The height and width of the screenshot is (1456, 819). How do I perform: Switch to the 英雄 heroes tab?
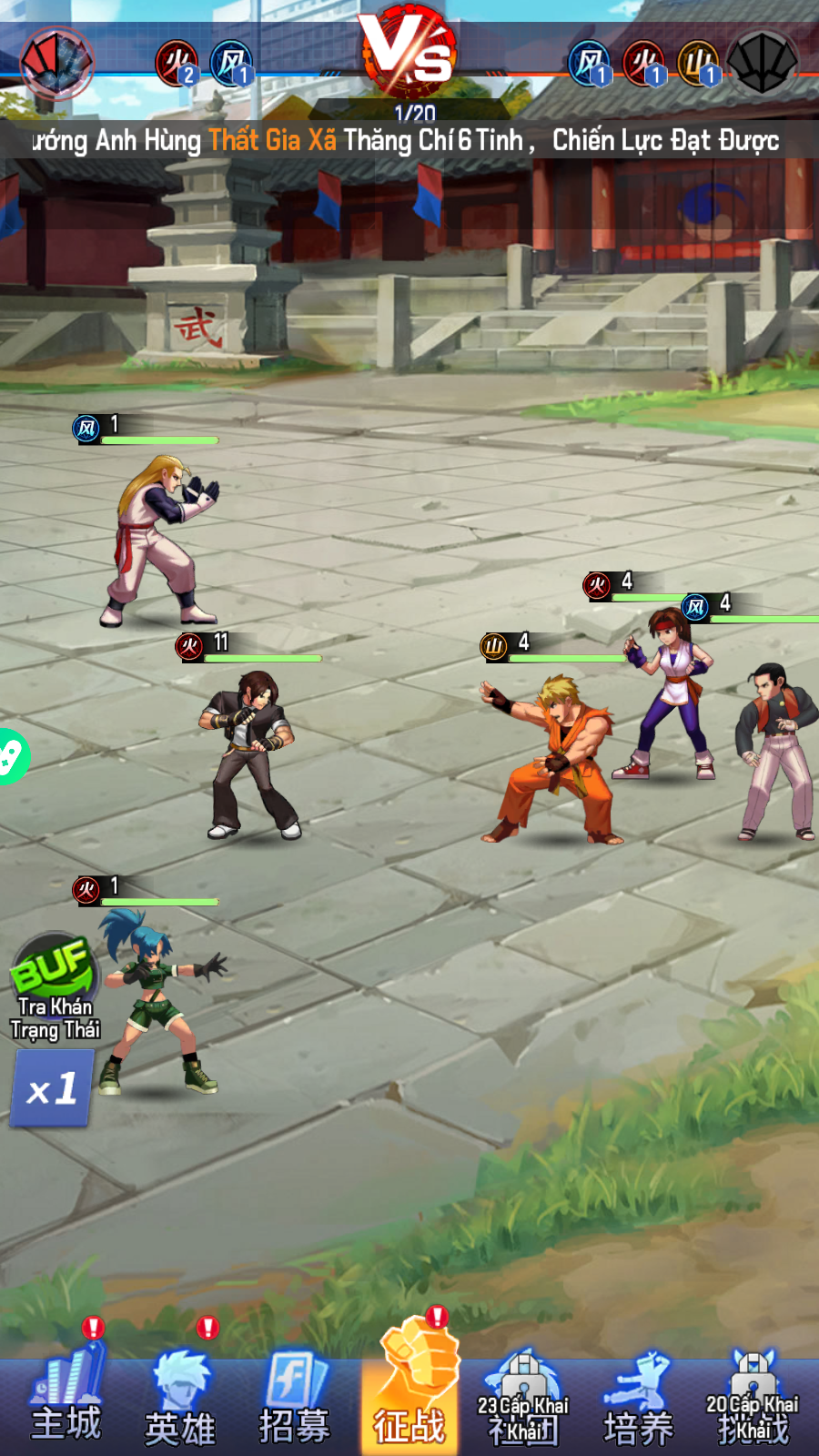(x=180, y=1401)
